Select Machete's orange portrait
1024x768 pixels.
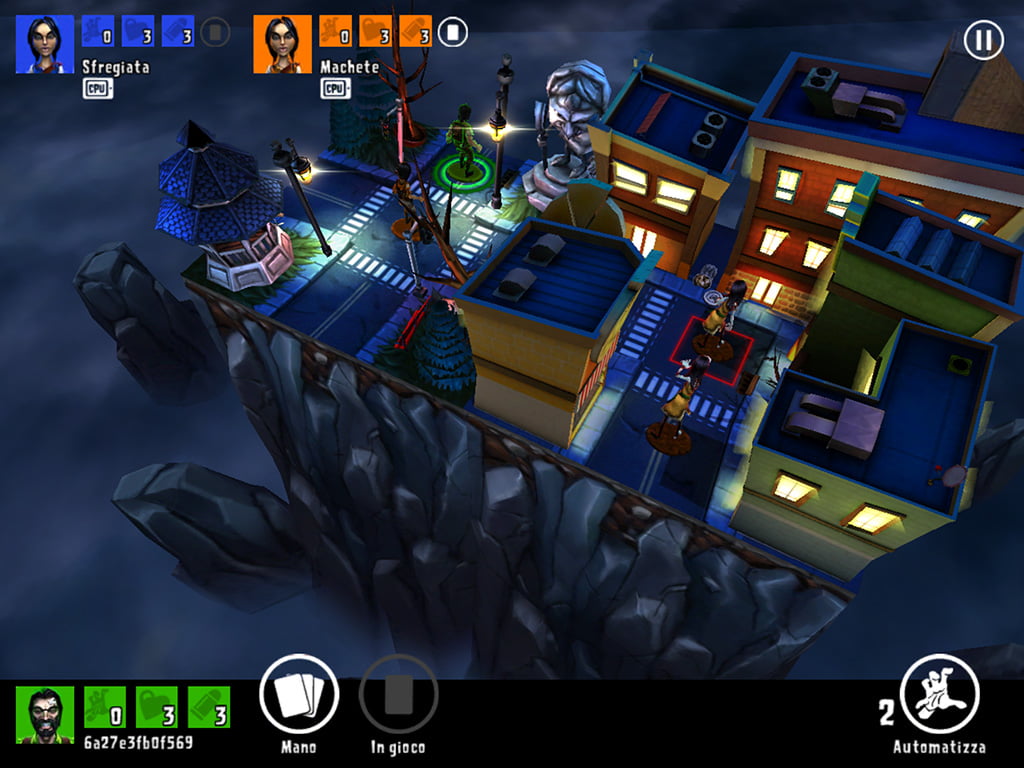click(283, 44)
